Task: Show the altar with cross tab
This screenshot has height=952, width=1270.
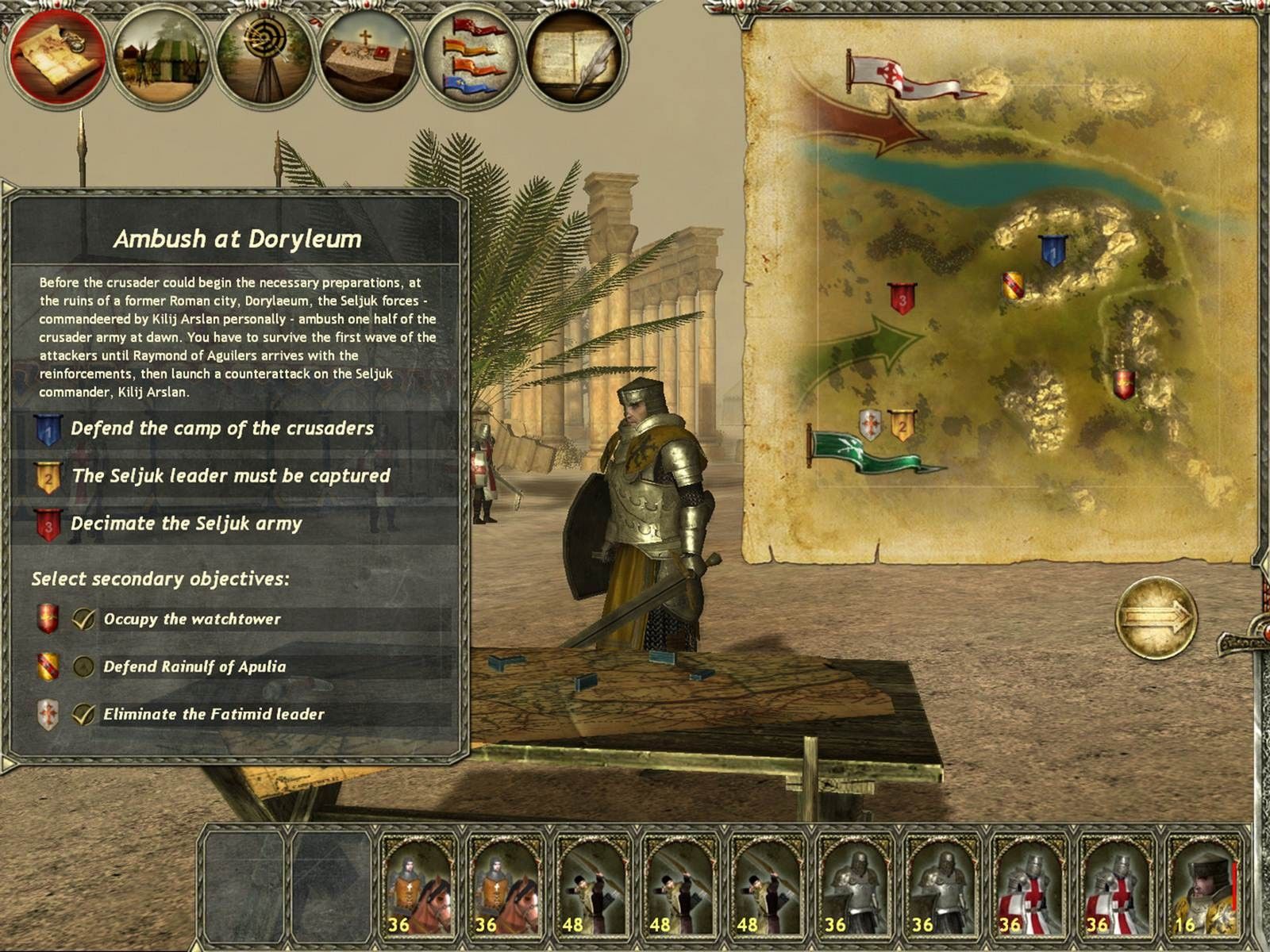Action: click(368, 58)
